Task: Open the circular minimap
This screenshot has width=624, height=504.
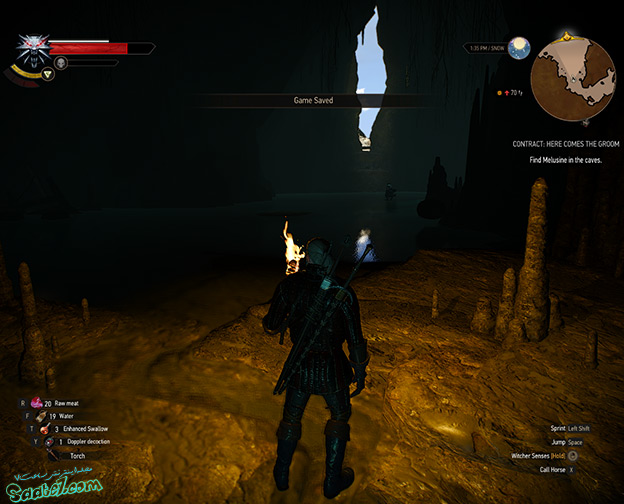Action: [x=573, y=79]
